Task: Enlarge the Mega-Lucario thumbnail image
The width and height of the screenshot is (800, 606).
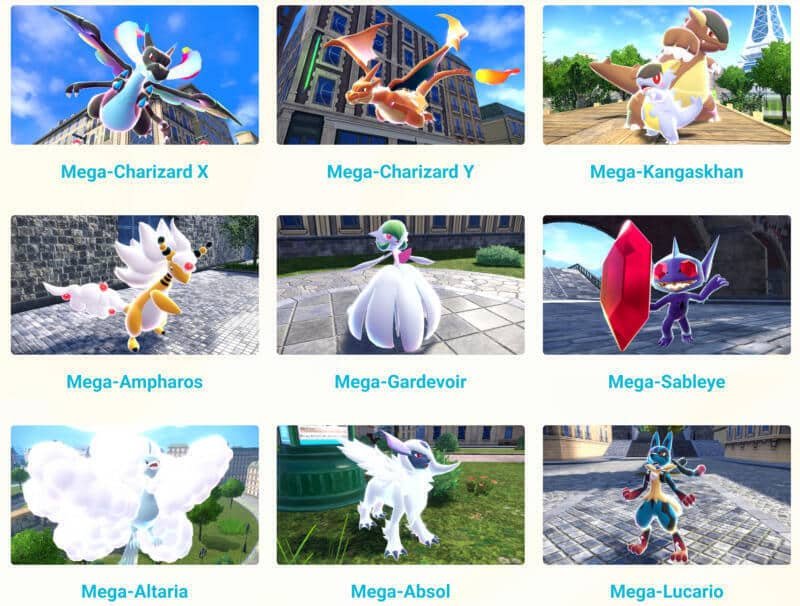Action: pos(666,495)
